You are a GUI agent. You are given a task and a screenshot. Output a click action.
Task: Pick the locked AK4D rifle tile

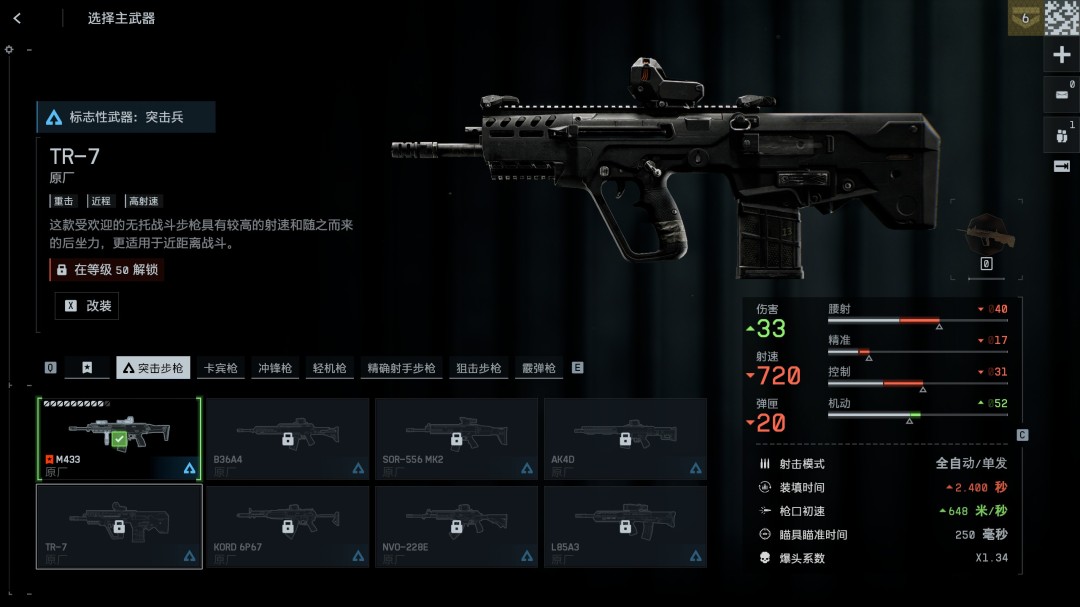[625, 439]
